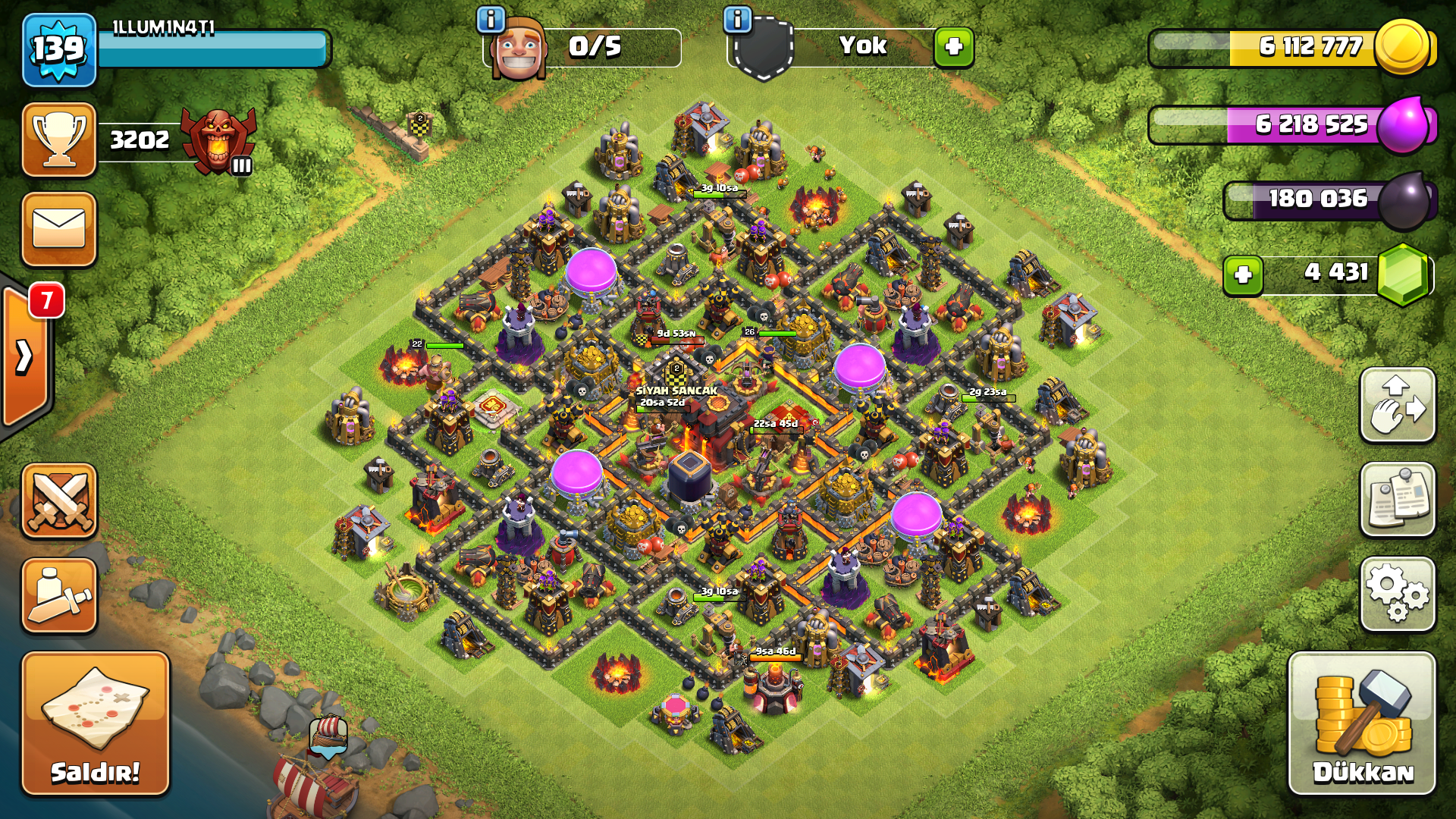Open the crossed swords battle log
1456x819 pixels.
[59, 501]
